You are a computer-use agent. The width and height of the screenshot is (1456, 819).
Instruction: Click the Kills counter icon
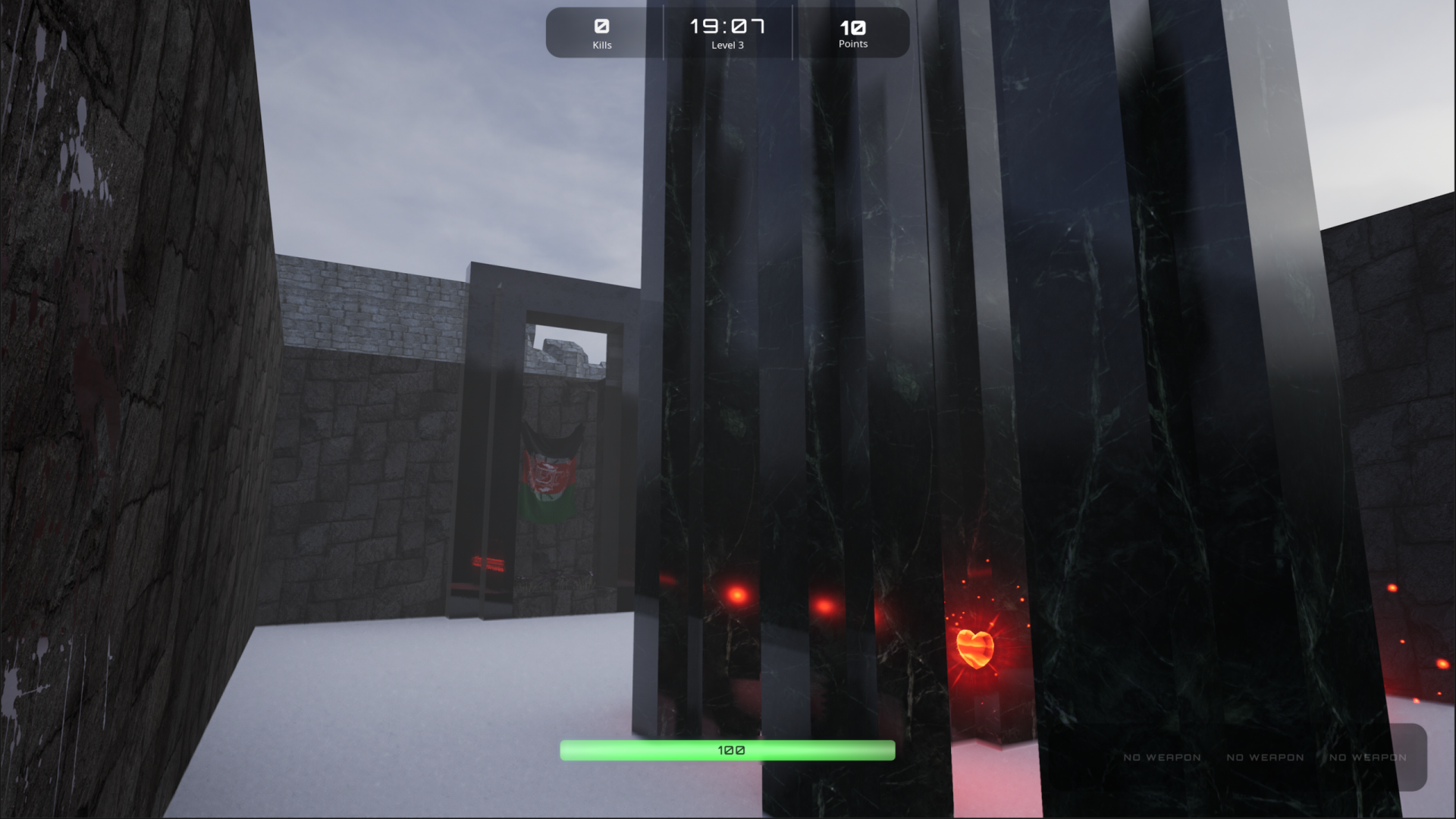click(602, 27)
